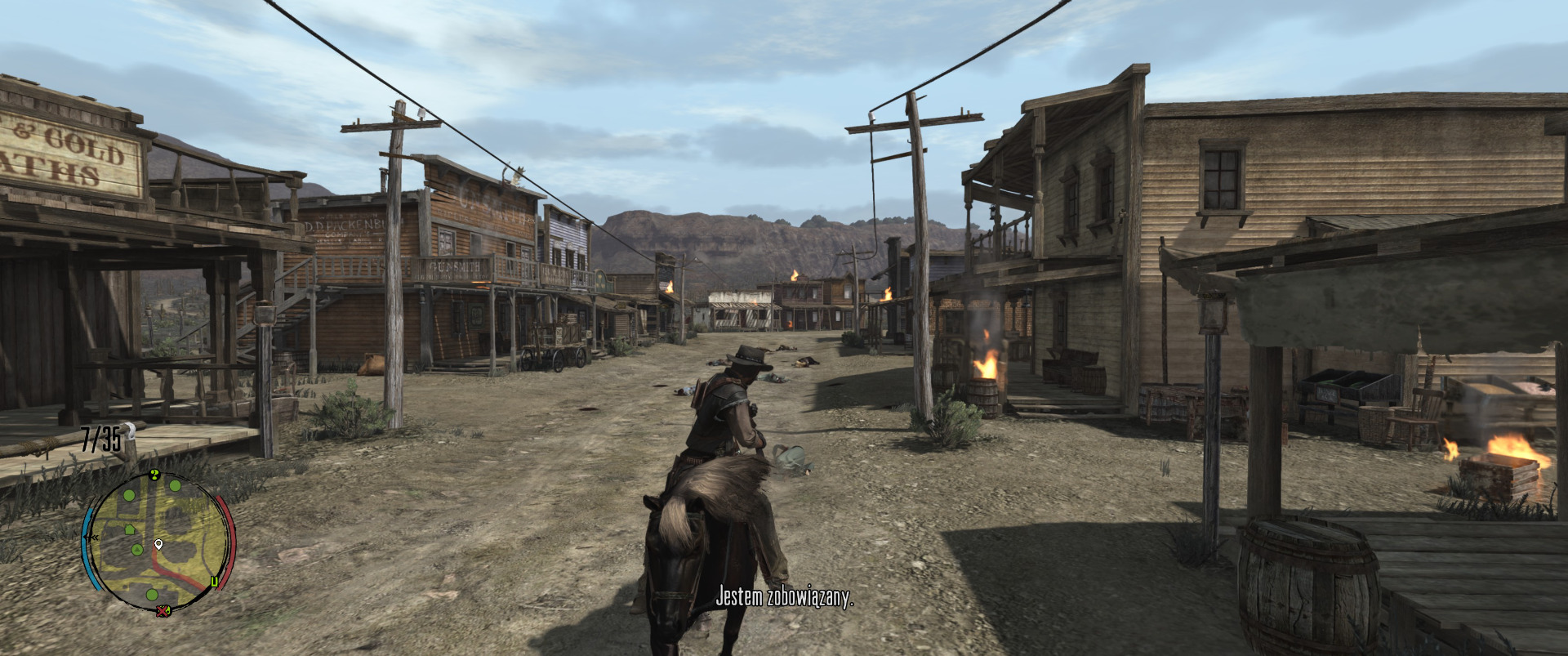Select the red X marker on minimap edge
Image resolution: width=1568 pixels, height=656 pixels.
point(163,610)
